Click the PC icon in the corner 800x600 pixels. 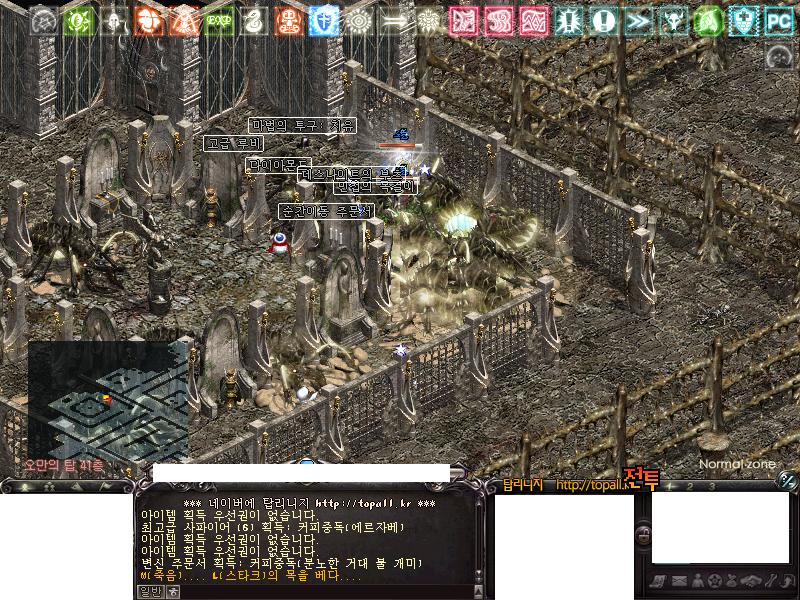pyautogui.click(x=779, y=19)
